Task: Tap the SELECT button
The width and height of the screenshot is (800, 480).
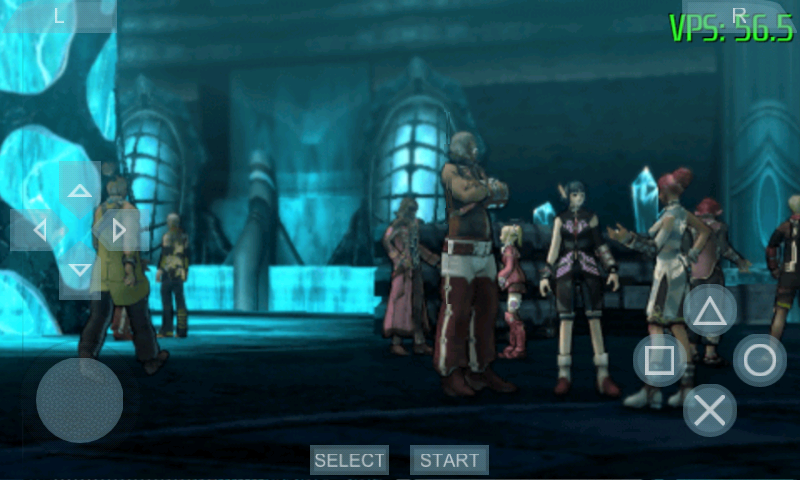Action: click(349, 460)
